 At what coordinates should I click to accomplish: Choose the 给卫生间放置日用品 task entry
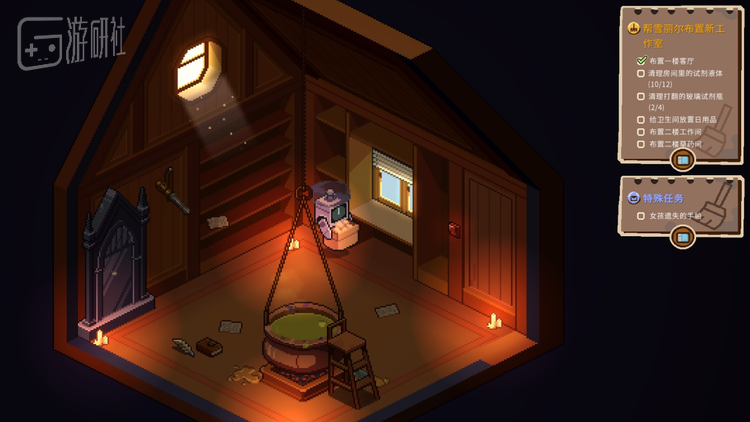pos(680,120)
